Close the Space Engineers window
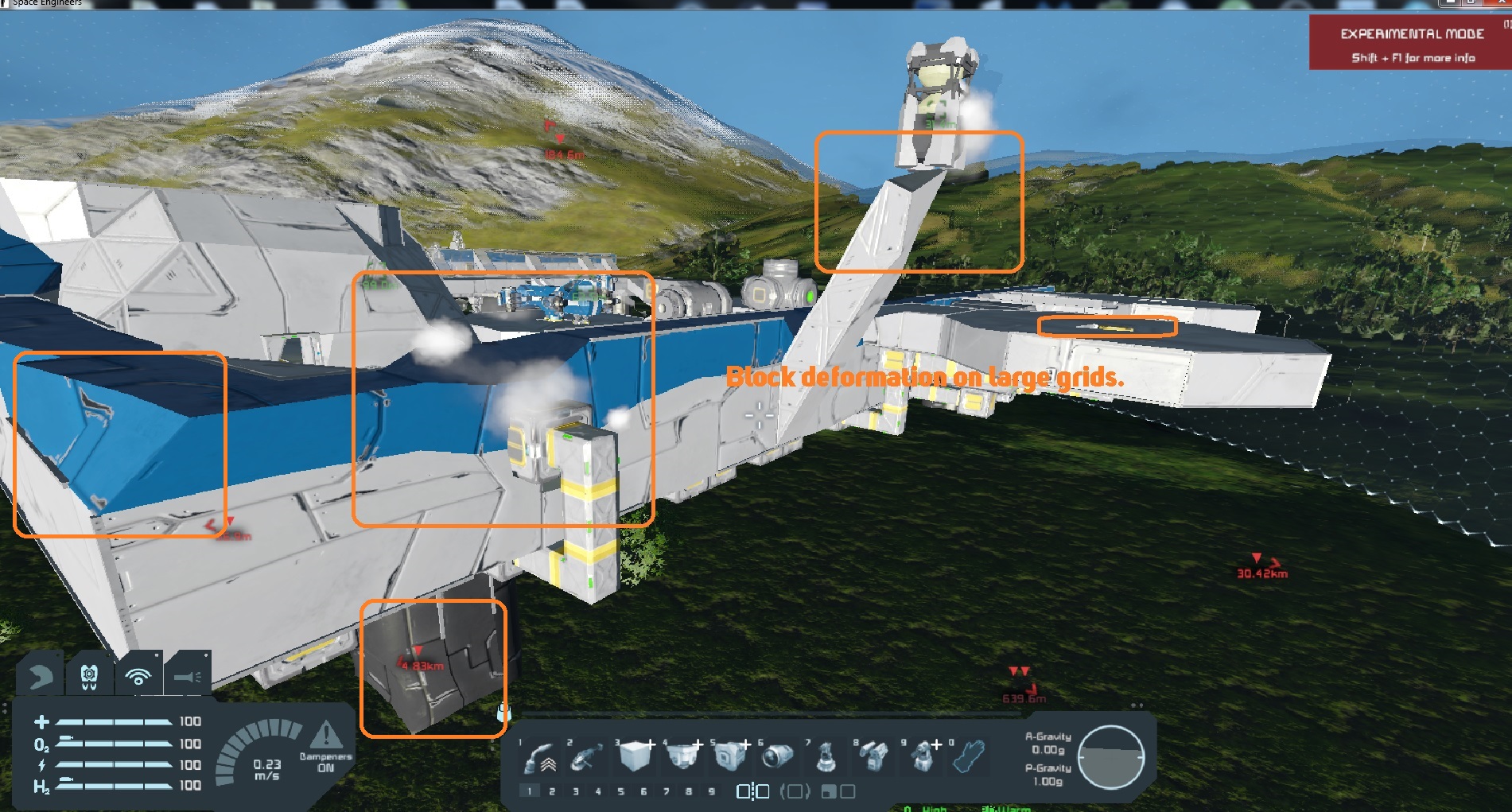Screen dimensions: 1512x812 tap(1502, 3)
